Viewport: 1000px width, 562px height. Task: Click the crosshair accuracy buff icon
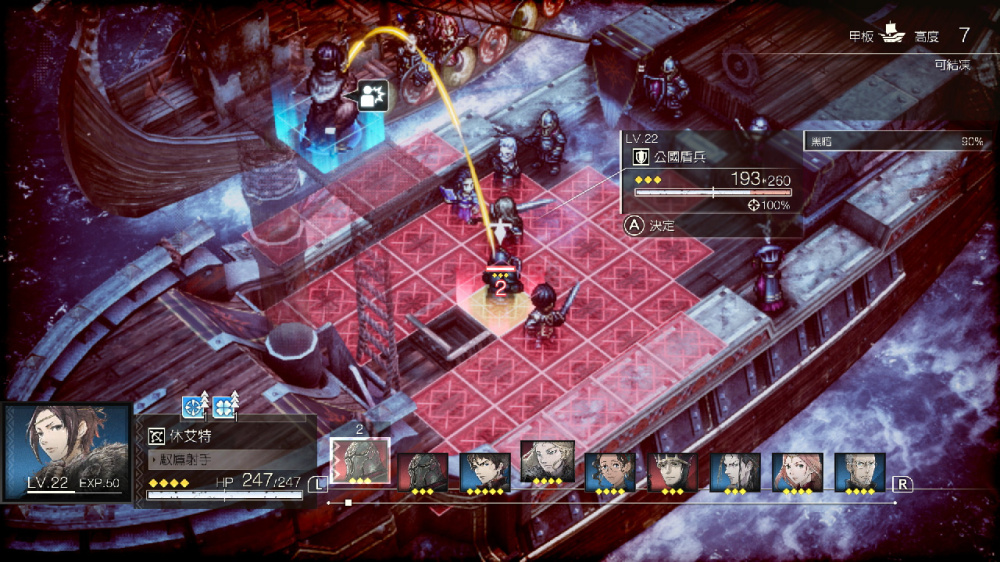pos(193,406)
